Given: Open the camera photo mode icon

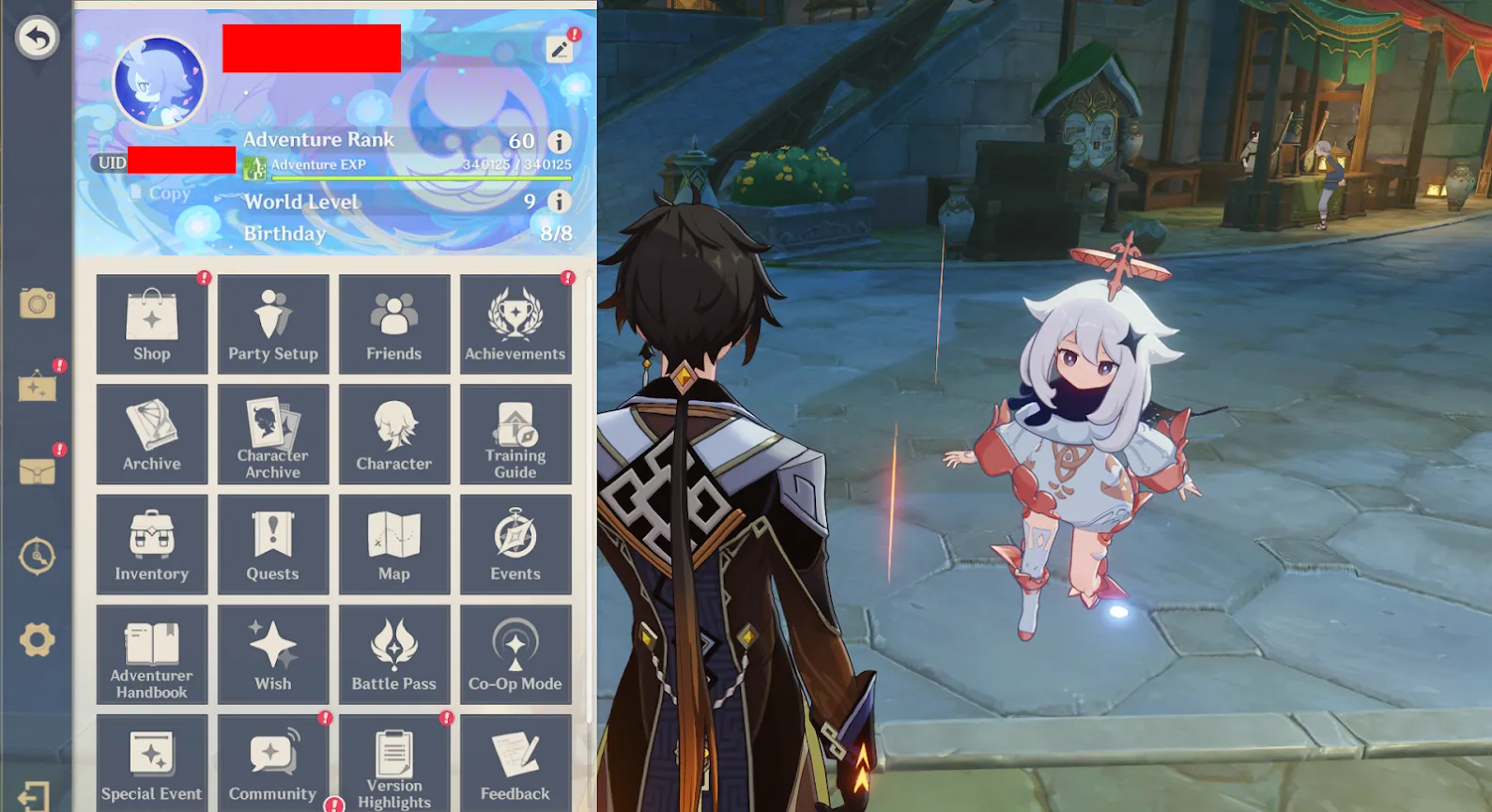Looking at the screenshot, I should click(38, 303).
